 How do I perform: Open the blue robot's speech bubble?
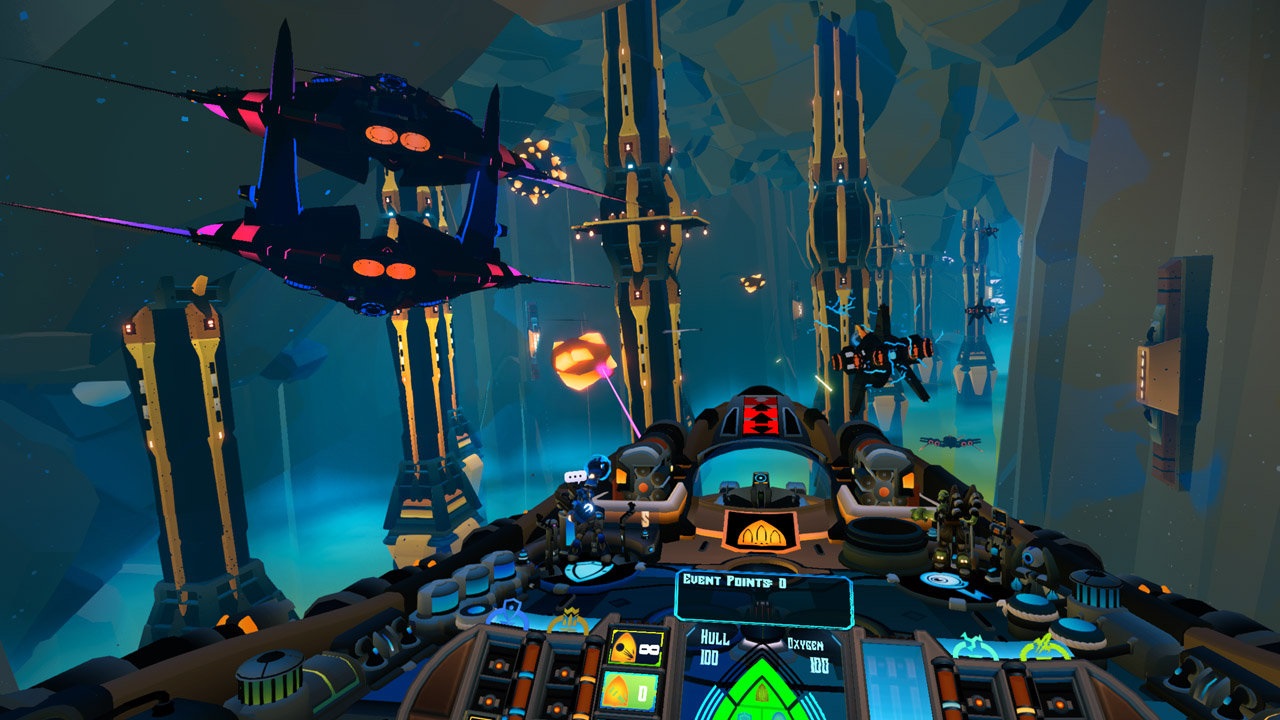(x=574, y=476)
